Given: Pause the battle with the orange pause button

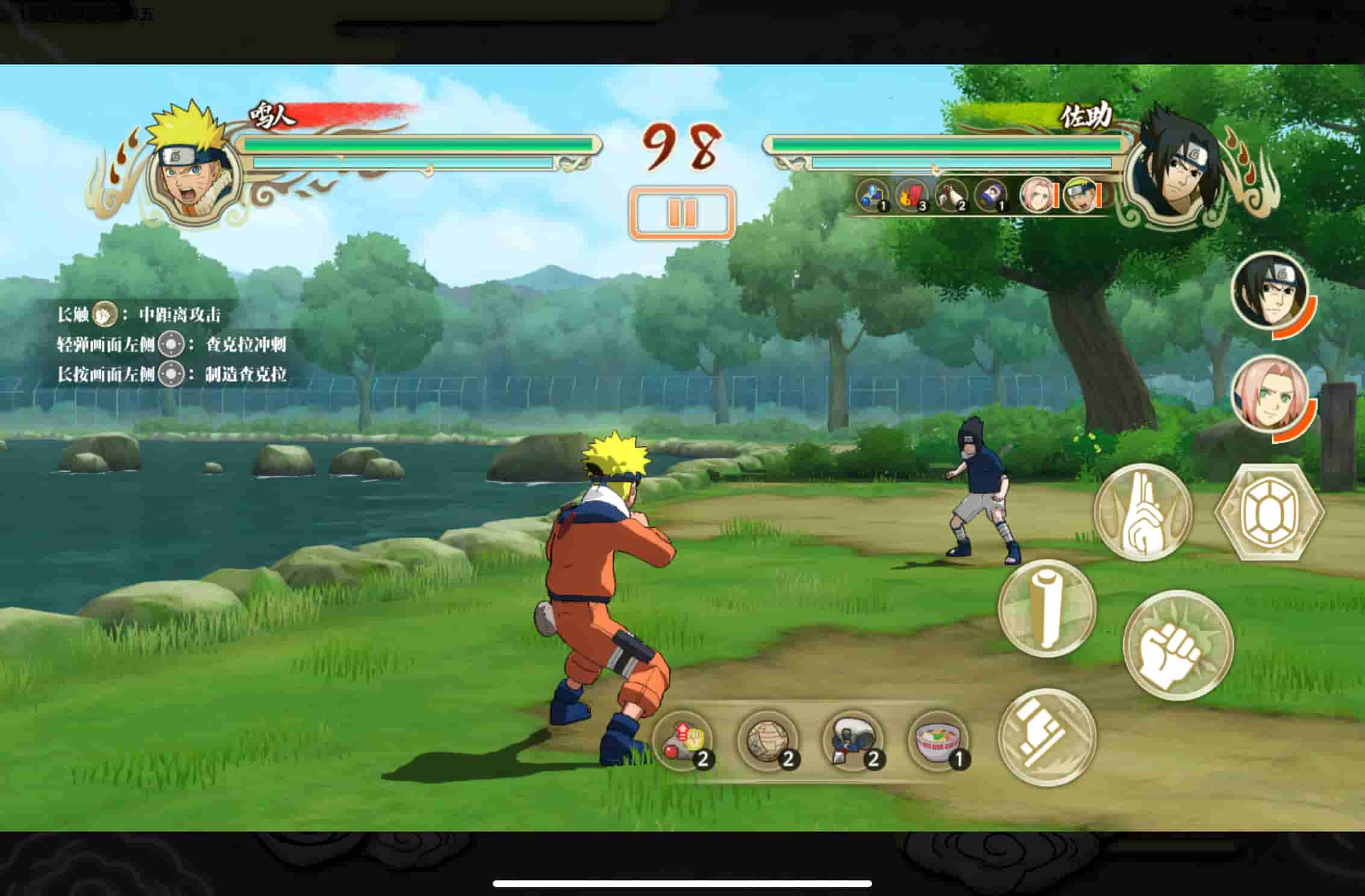Looking at the screenshot, I should coord(682,213).
